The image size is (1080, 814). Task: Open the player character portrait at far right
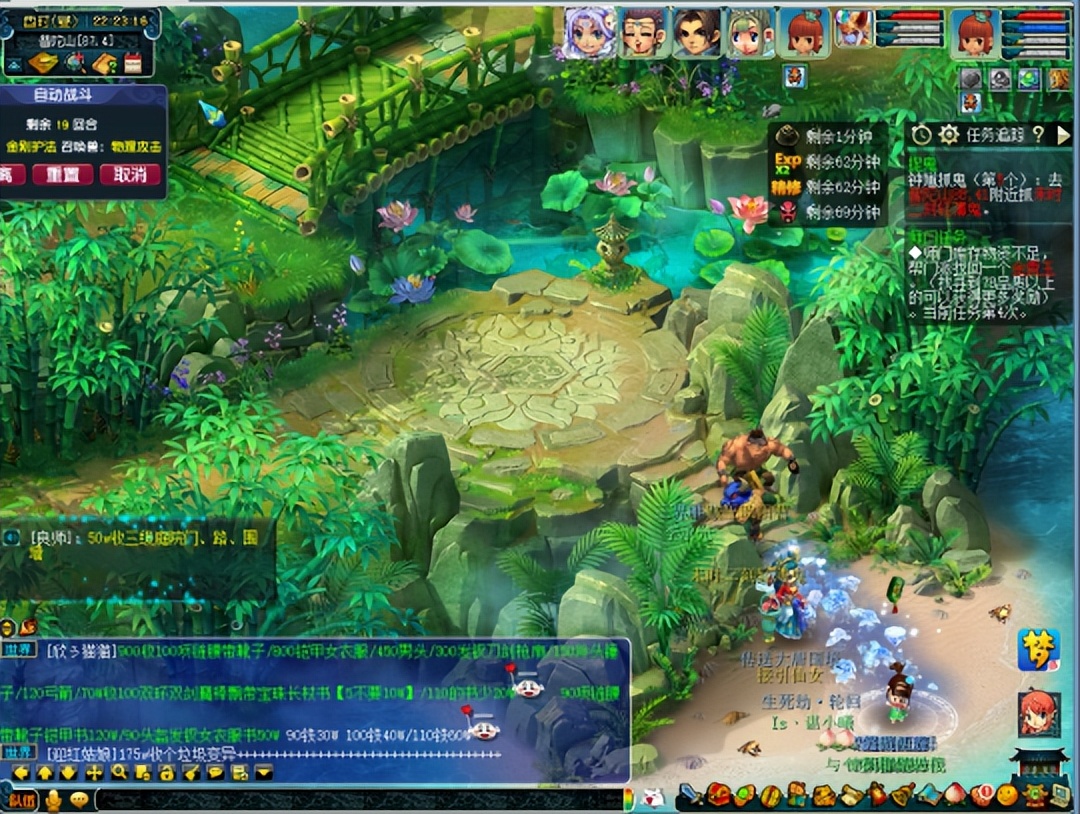[x=974, y=33]
